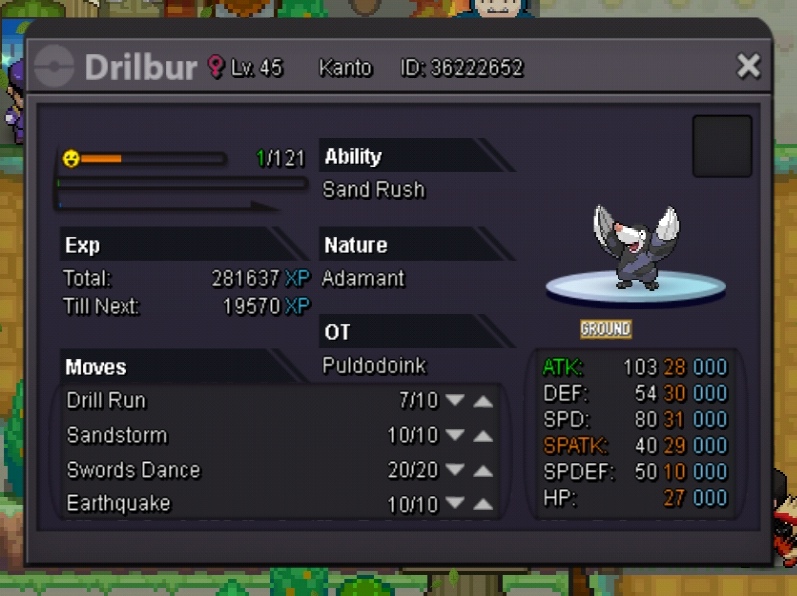Move Swords Dance up in the list
The width and height of the screenshot is (797, 596).
[483, 471]
